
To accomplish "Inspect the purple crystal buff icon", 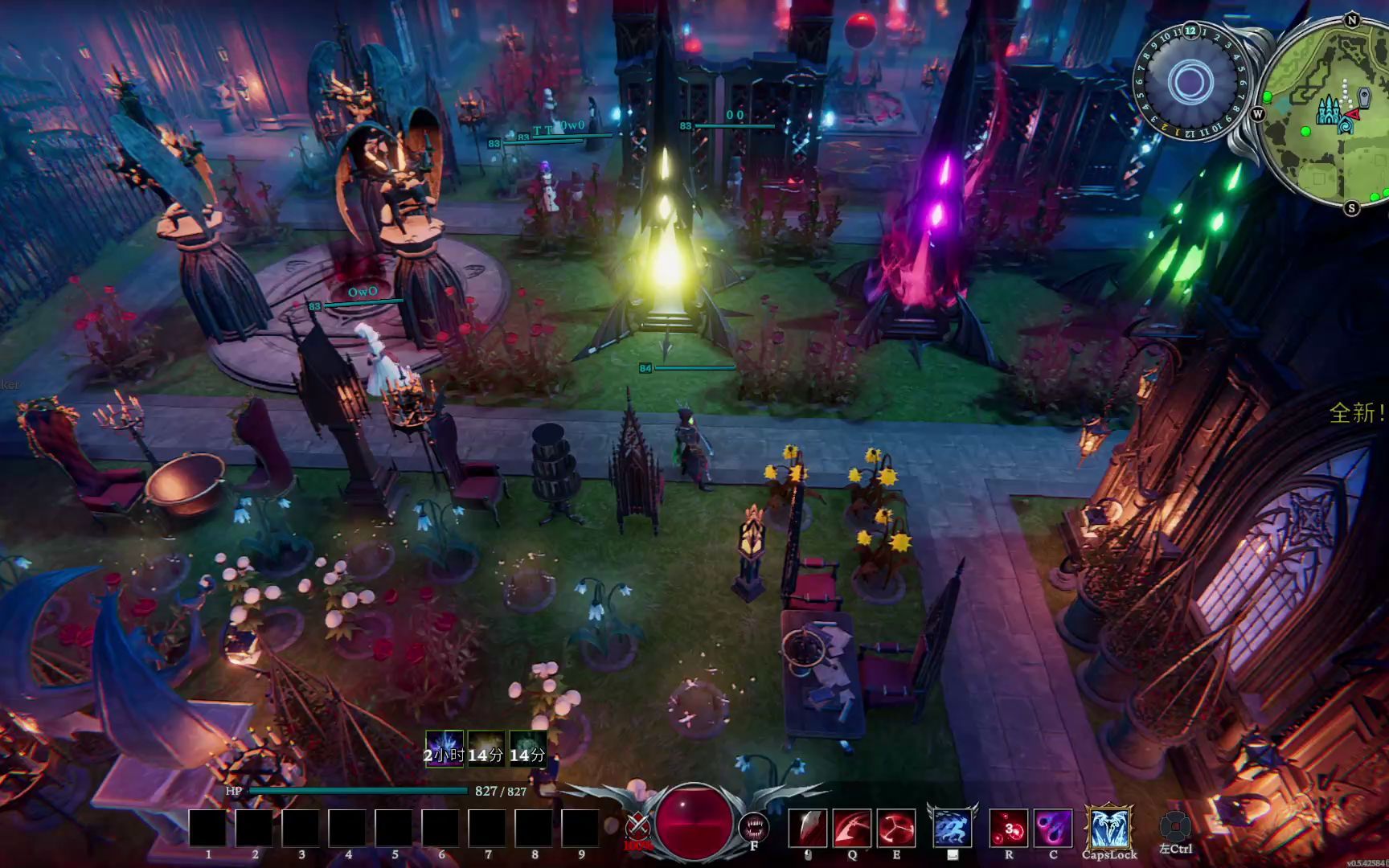I will point(444,749).
